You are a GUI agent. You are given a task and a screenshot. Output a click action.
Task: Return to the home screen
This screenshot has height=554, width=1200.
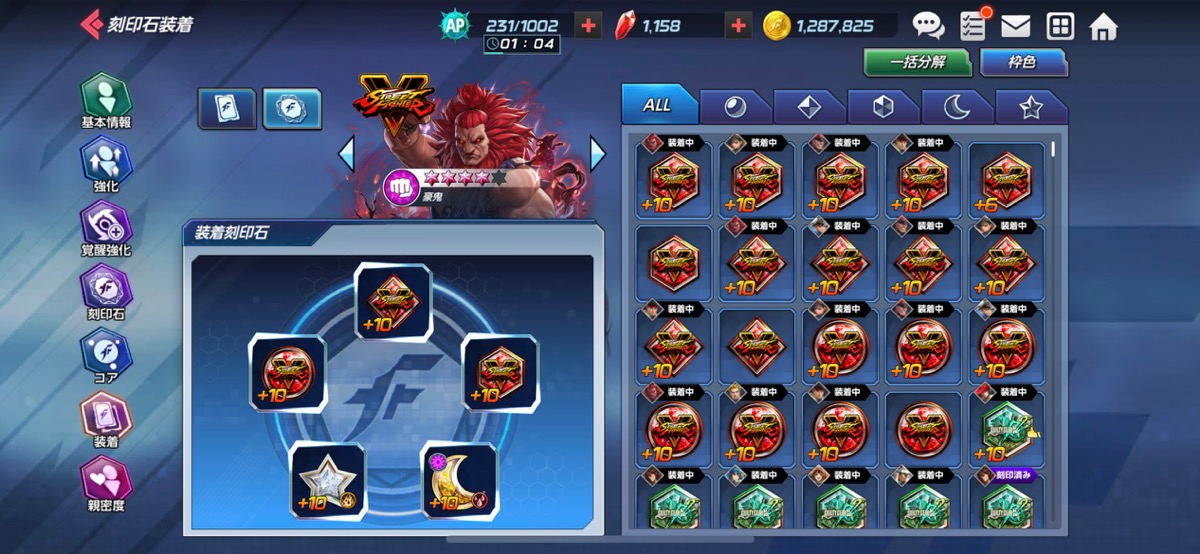point(1103,26)
